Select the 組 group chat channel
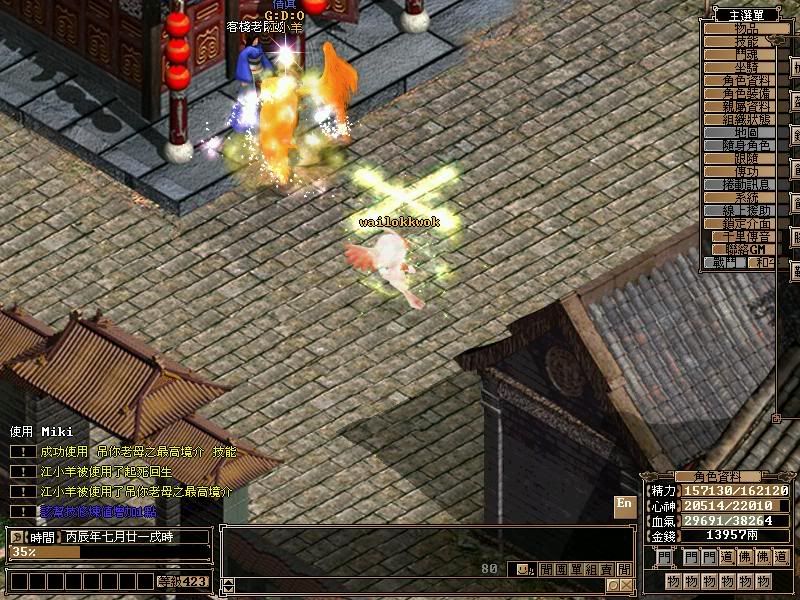The image size is (800, 600). coord(592,570)
